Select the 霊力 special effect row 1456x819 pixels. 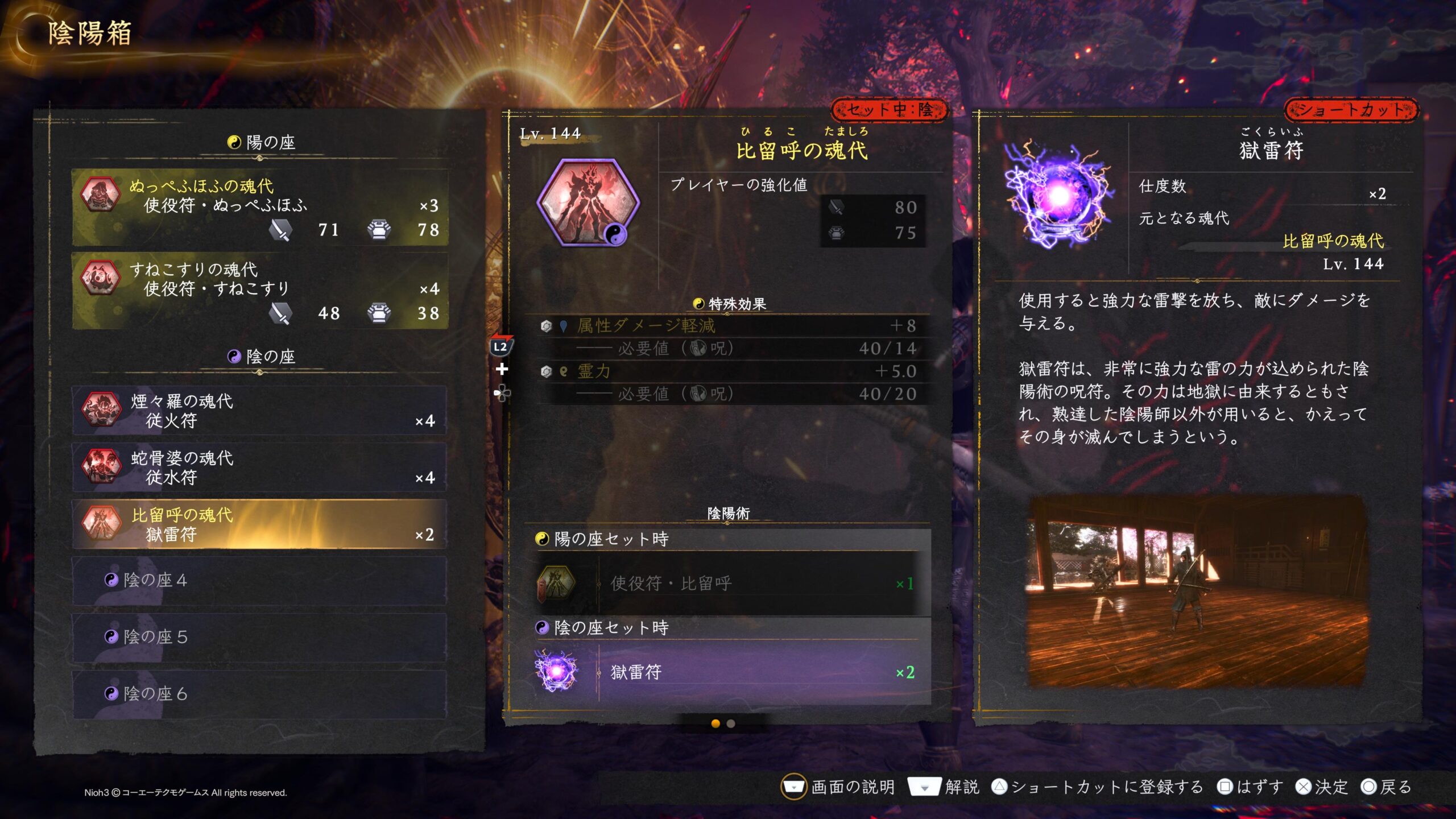[728, 371]
